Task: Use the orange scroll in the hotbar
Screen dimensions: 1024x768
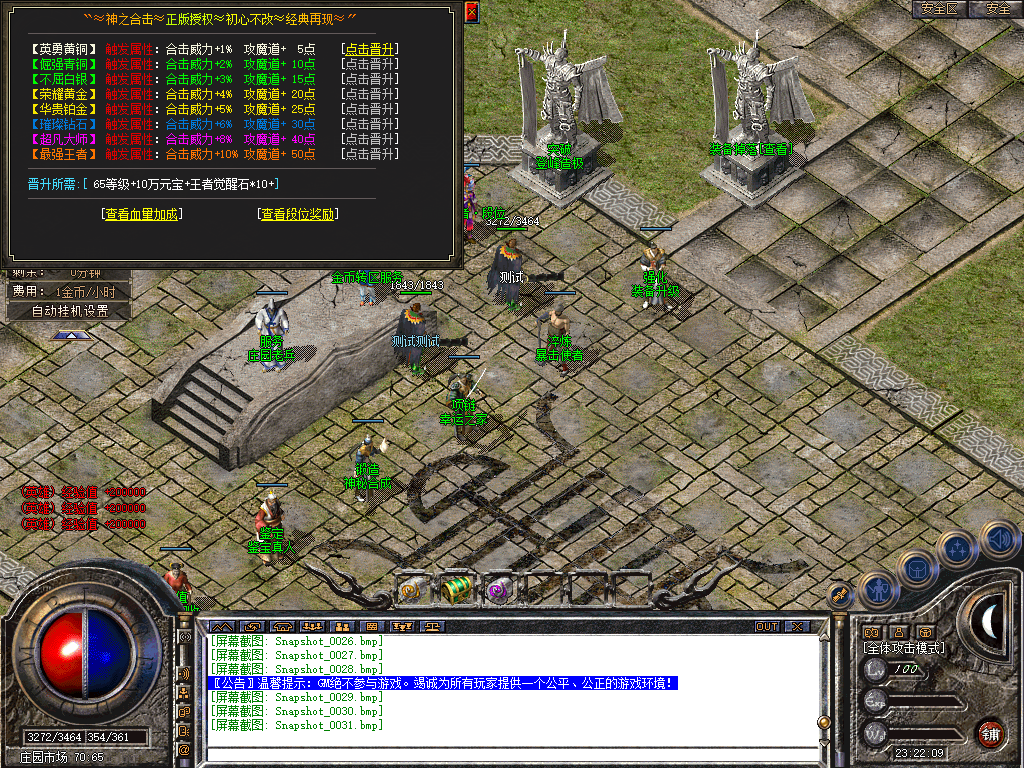Action: (x=413, y=590)
